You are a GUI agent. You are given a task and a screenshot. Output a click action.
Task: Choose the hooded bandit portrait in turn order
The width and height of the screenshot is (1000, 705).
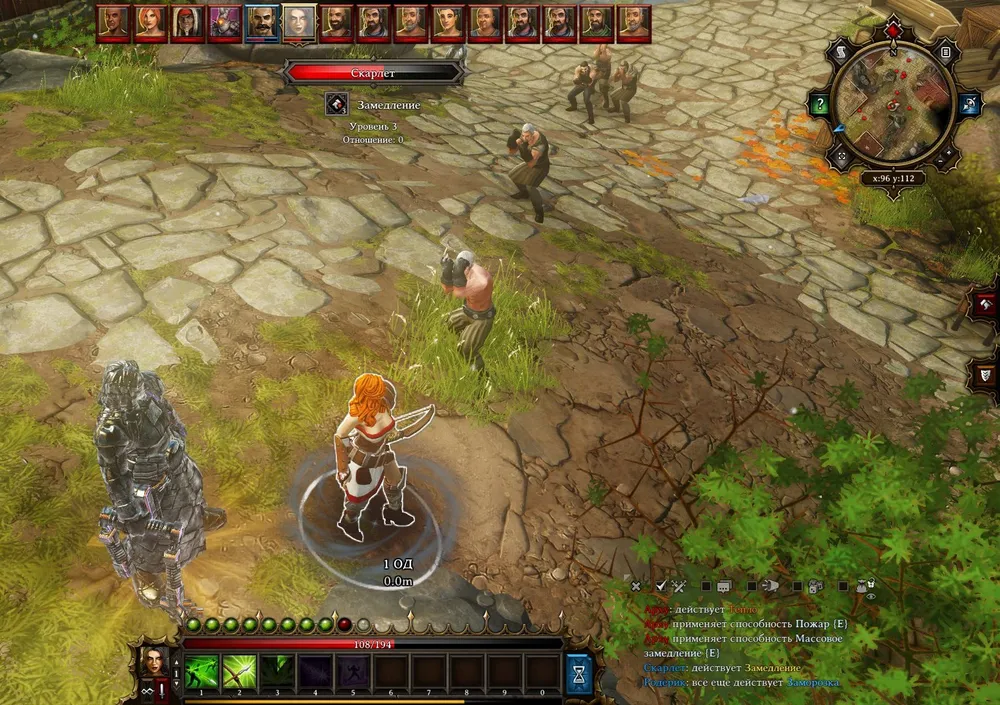pos(187,22)
